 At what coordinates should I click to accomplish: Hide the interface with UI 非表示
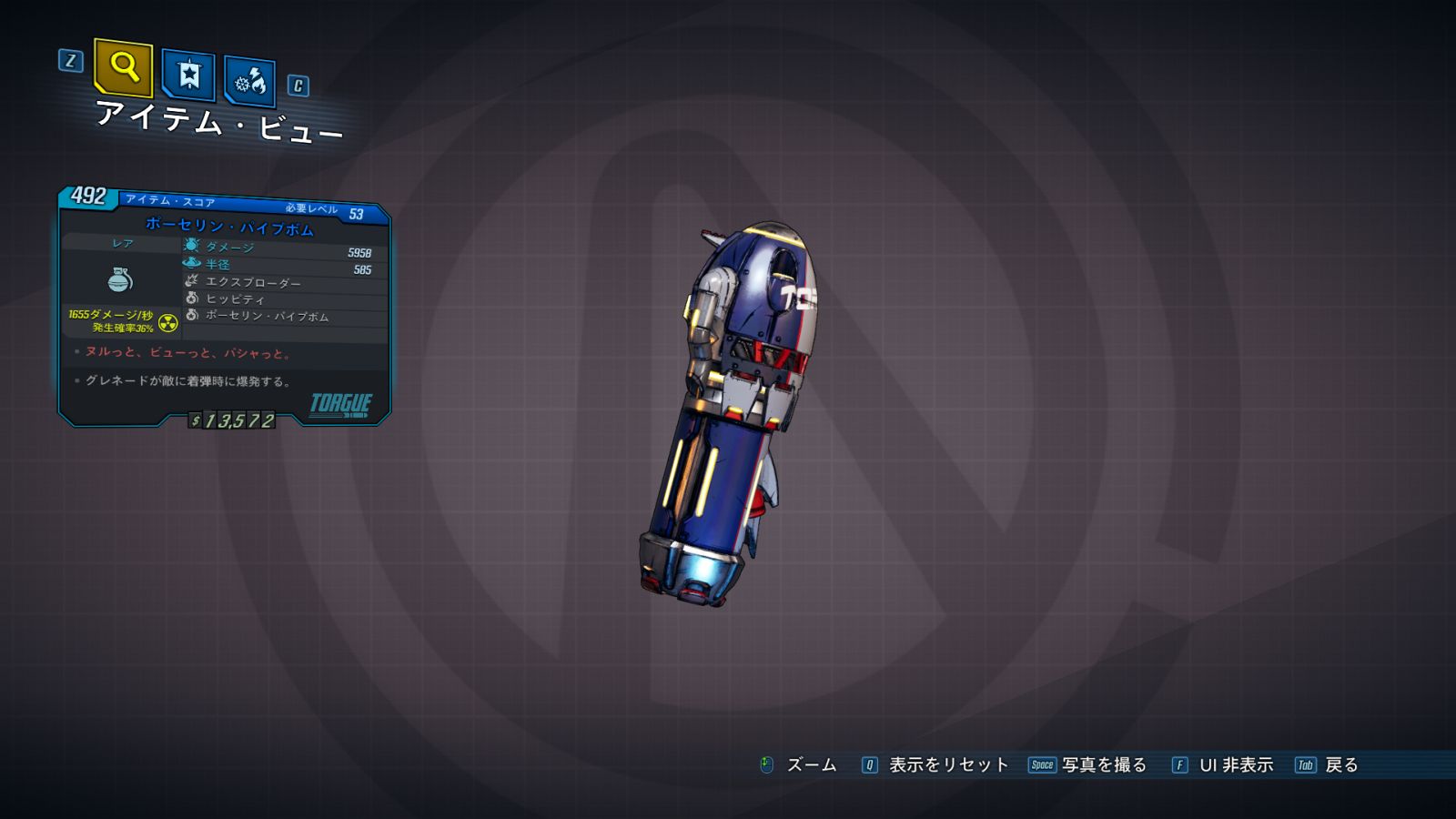pyautogui.click(x=1223, y=765)
